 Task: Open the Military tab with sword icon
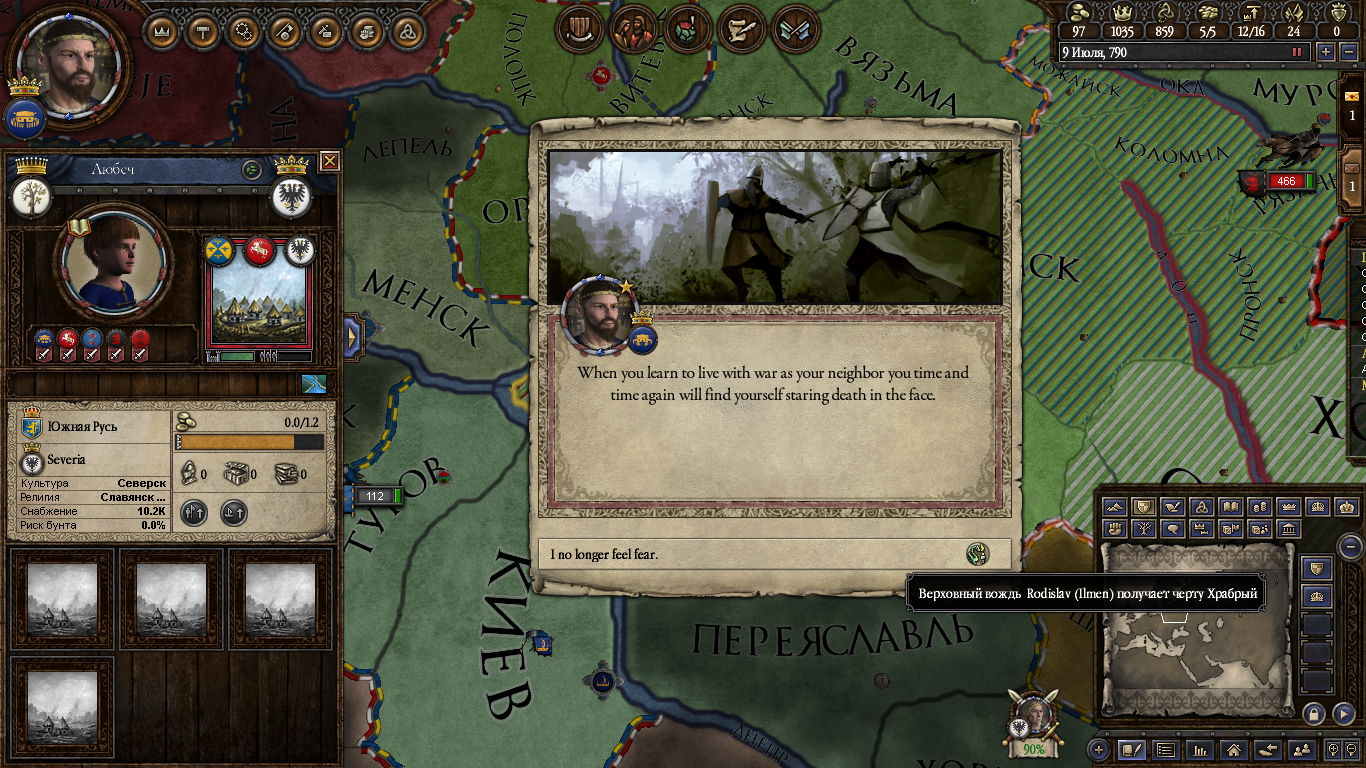point(285,31)
